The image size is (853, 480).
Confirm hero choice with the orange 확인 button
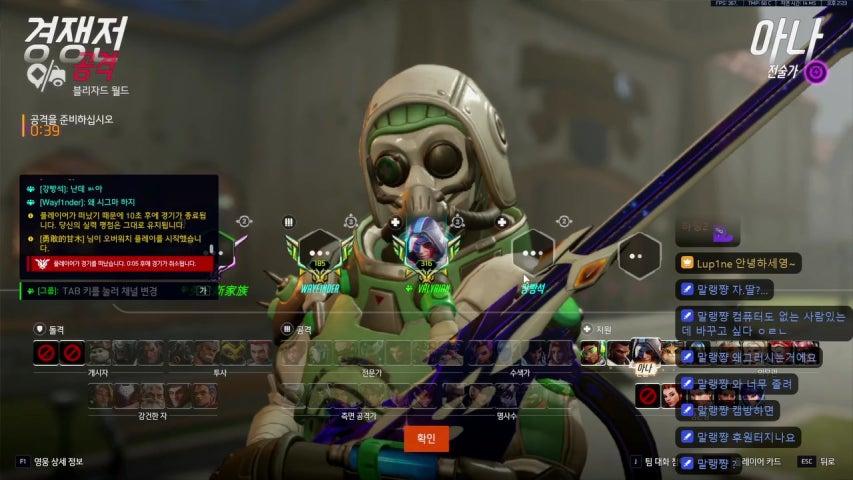click(x=426, y=437)
